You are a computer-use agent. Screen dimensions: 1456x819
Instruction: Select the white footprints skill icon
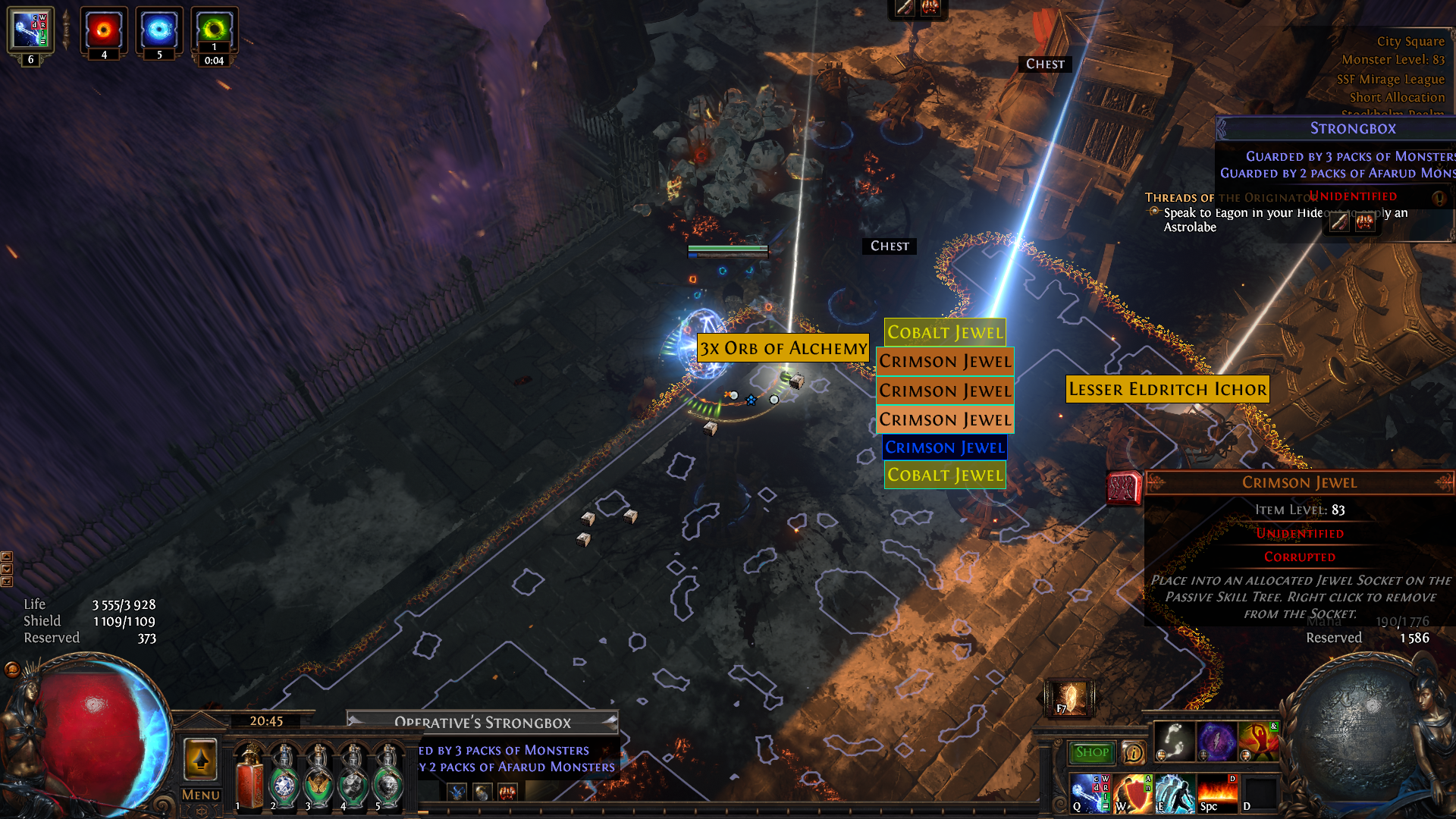pos(1174,740)
